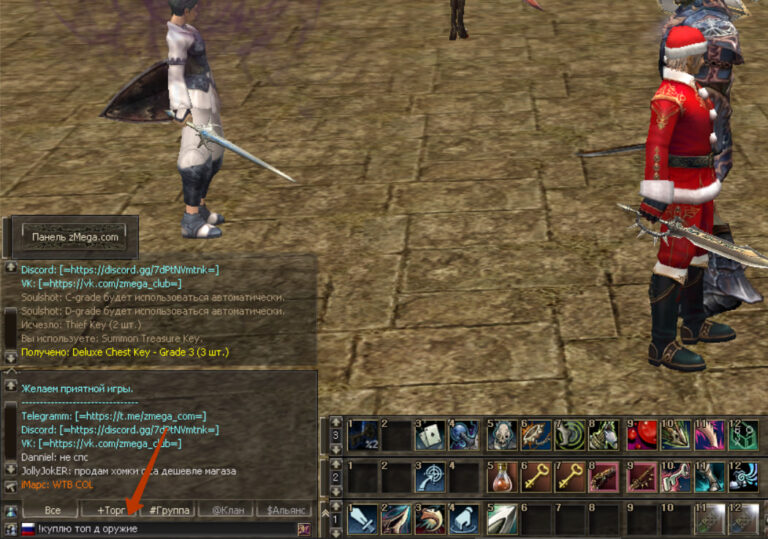The image size is (768, 539).
Task: Activate the crosshair target skill icon
Action: click(x=431, y=476)
